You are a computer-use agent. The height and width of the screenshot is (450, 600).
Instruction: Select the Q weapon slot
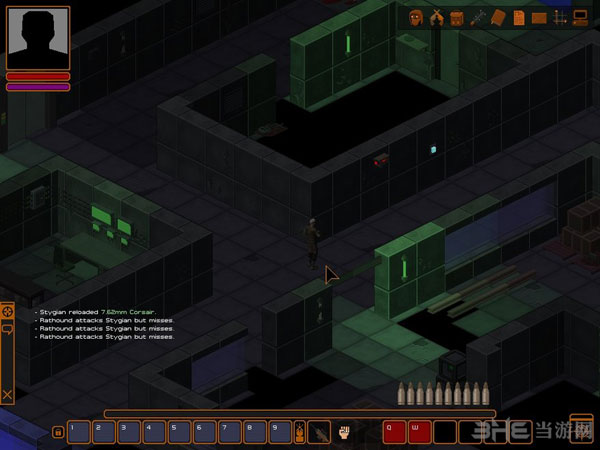(394, 432)
